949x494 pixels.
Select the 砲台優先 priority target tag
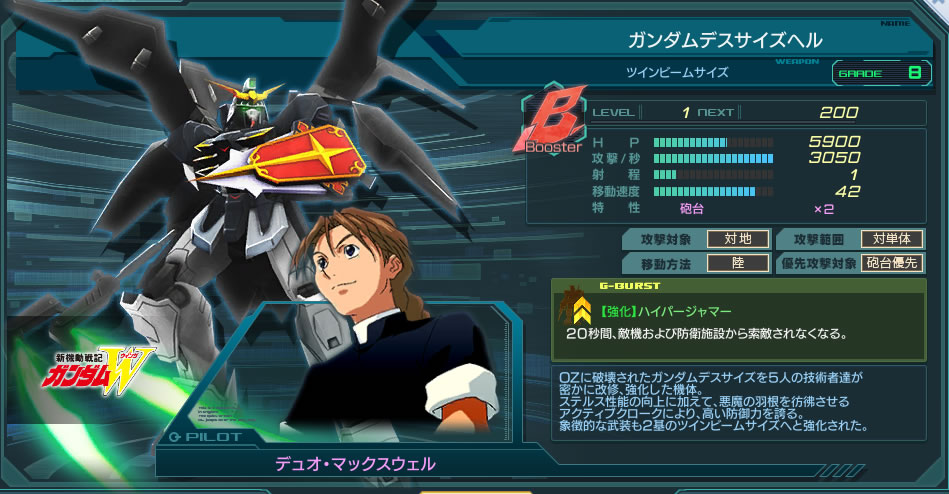[x=891, y=264]
